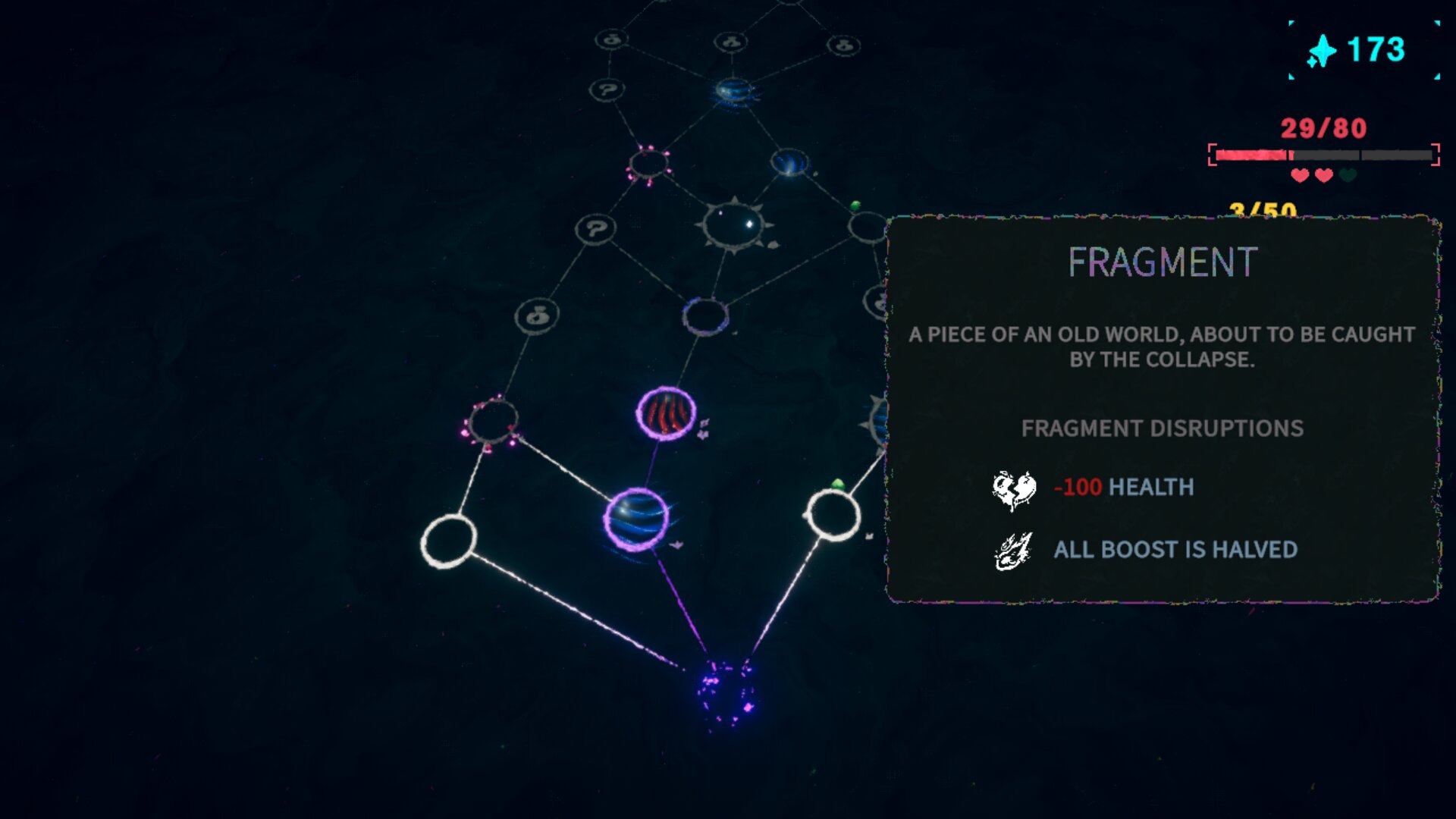
Task: Click the broken heart -100 Health icon
Action: pyautogui.click(x=1012, y=488)
